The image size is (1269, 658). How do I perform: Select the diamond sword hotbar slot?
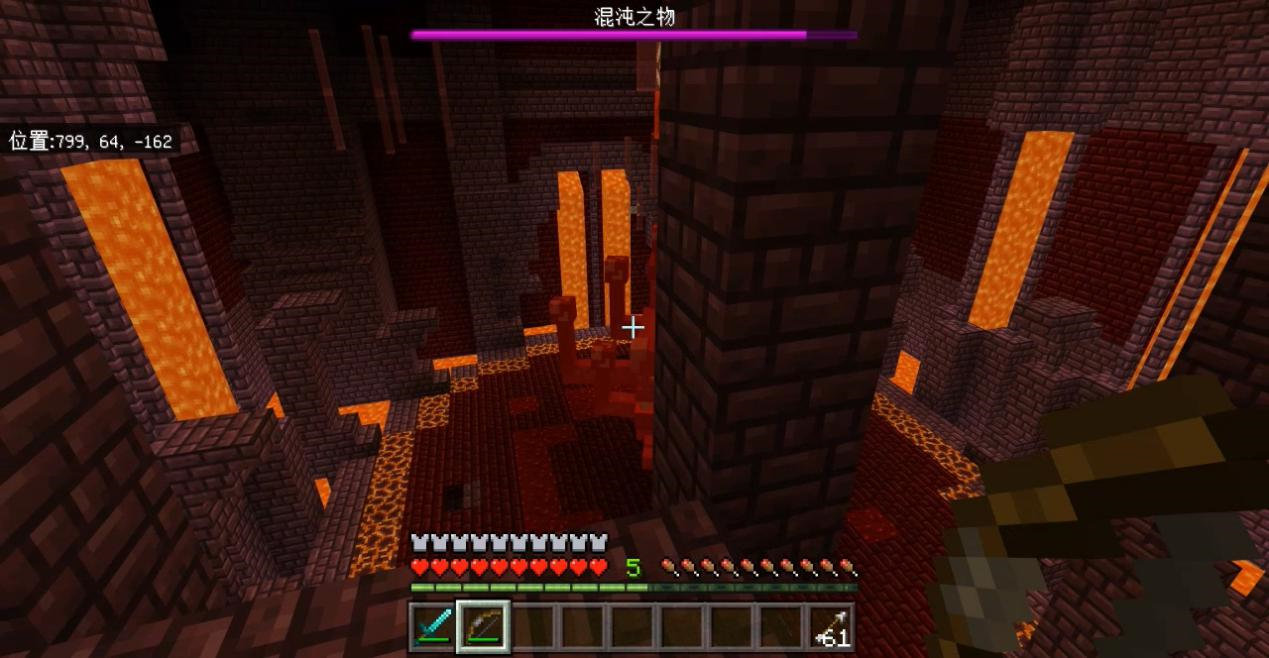434,628
